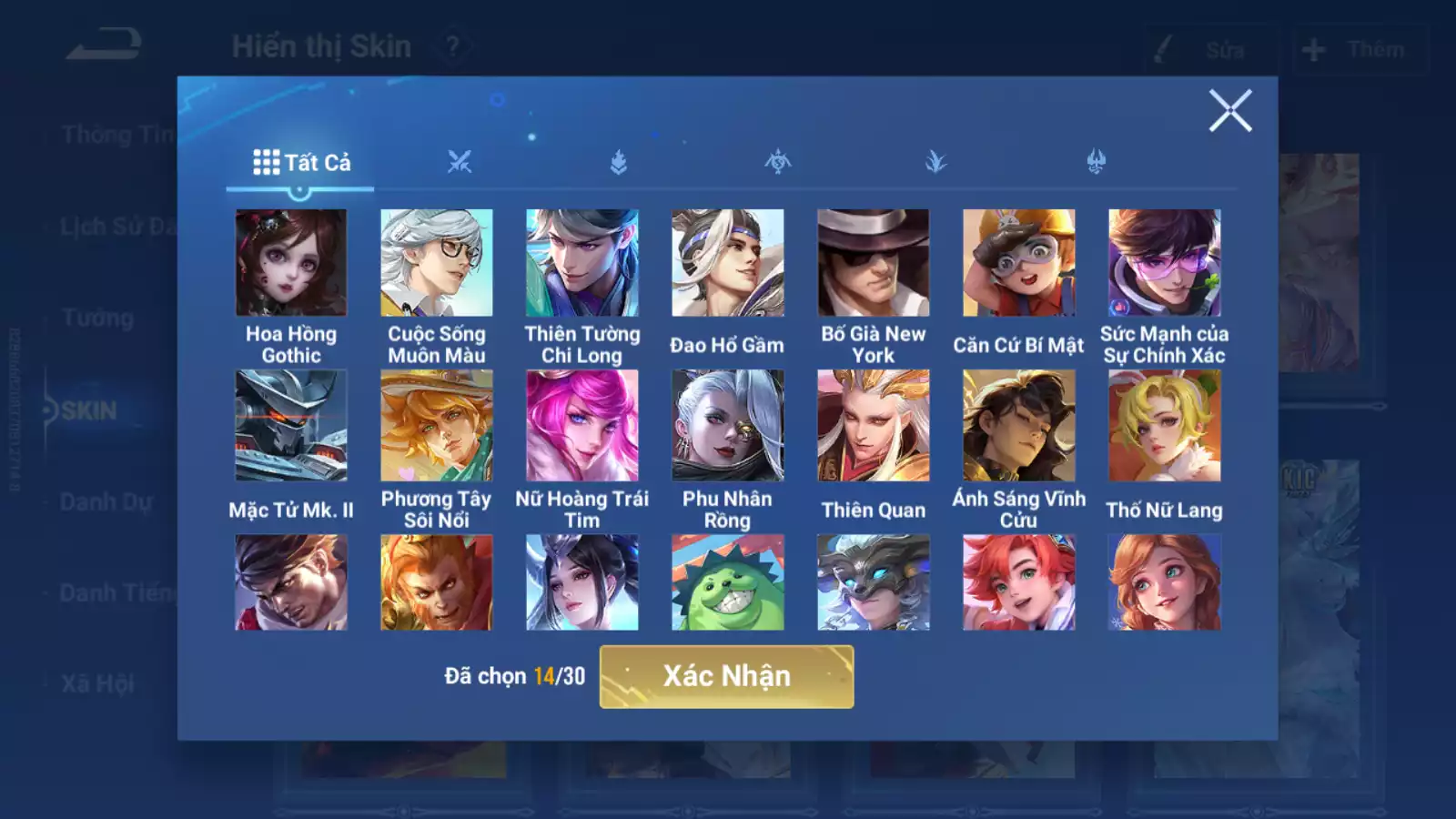The width and height of the screenshot is (1456, 819).
Task: Toggle selection of Hoa Hồng Gothic skin
Action: (x=291, y=263)
